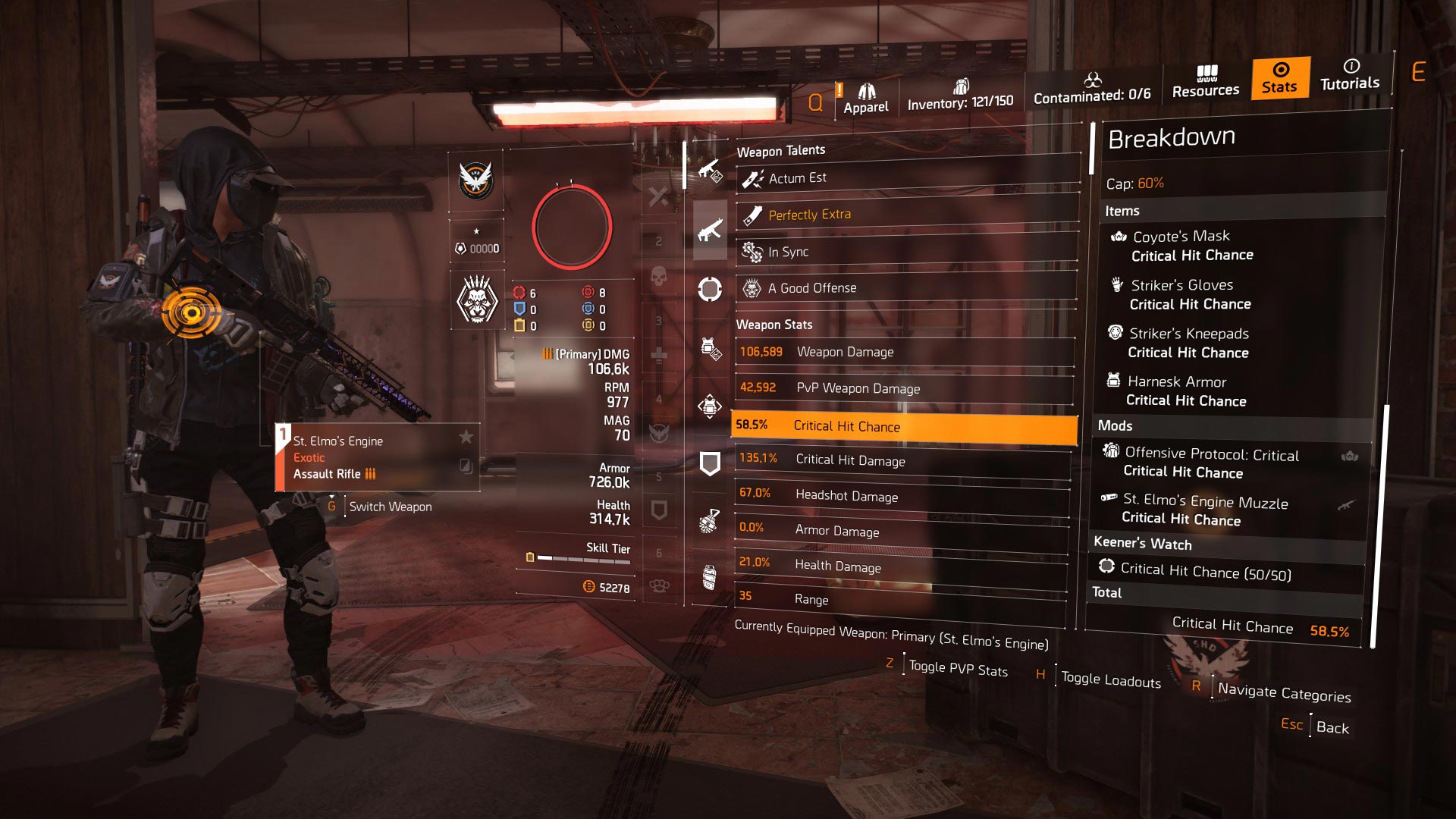Show the Resources tab

click(x=1206, y=82)
